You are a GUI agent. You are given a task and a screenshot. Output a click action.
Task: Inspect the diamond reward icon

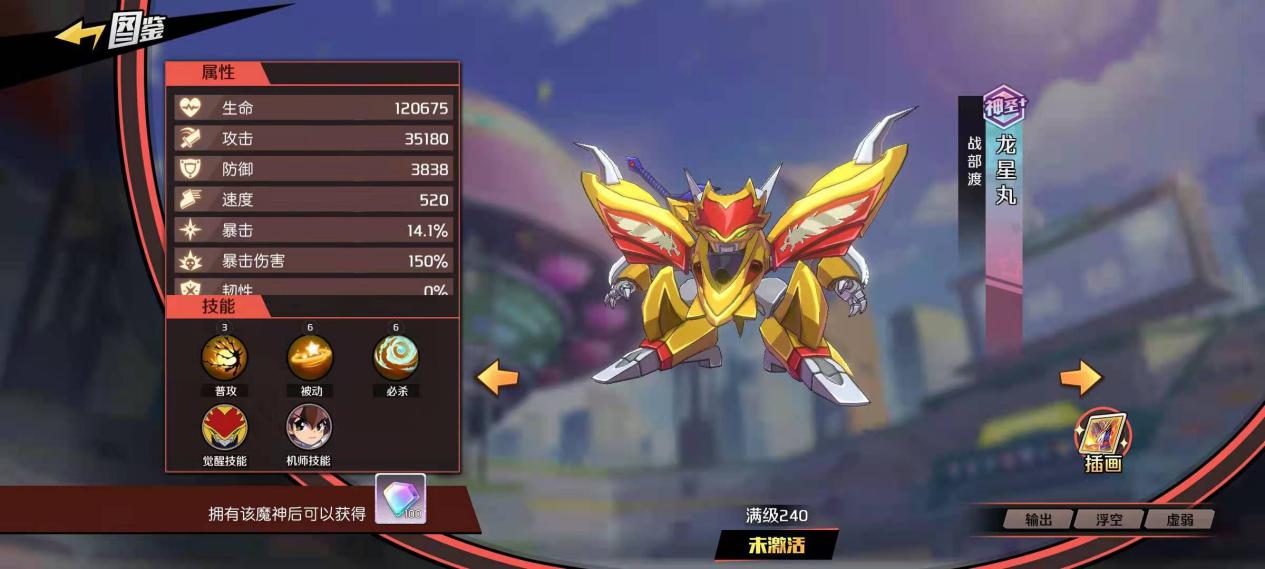[401, 498]
